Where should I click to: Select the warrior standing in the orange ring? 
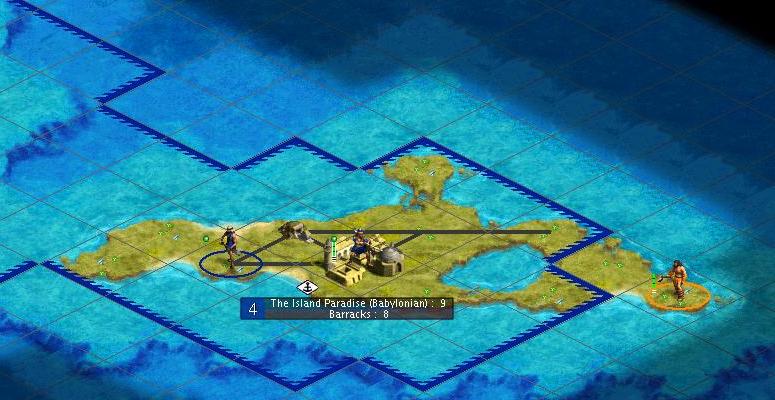pos(678,279)
